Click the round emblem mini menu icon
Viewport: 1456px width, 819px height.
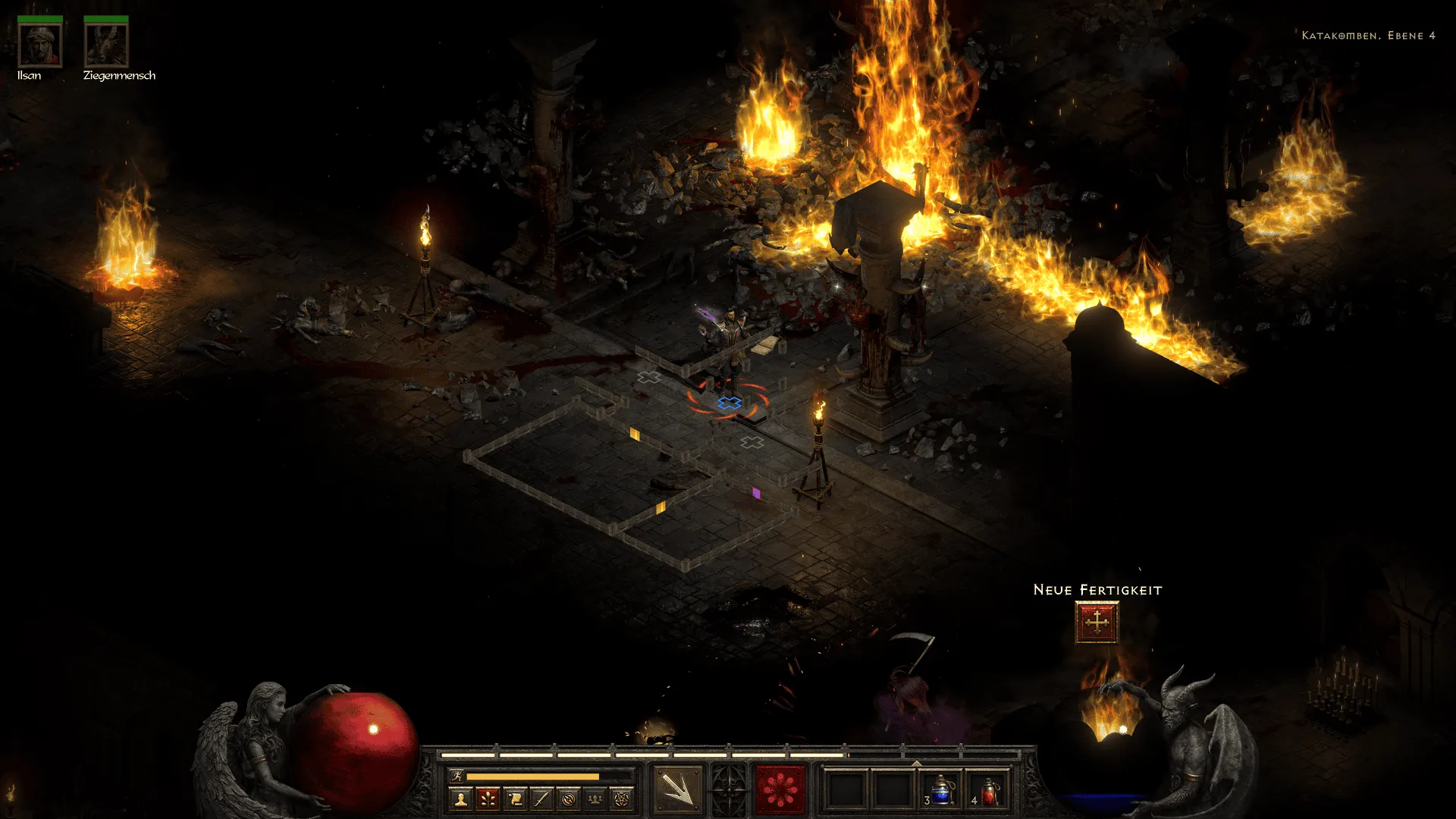point(569,799)
